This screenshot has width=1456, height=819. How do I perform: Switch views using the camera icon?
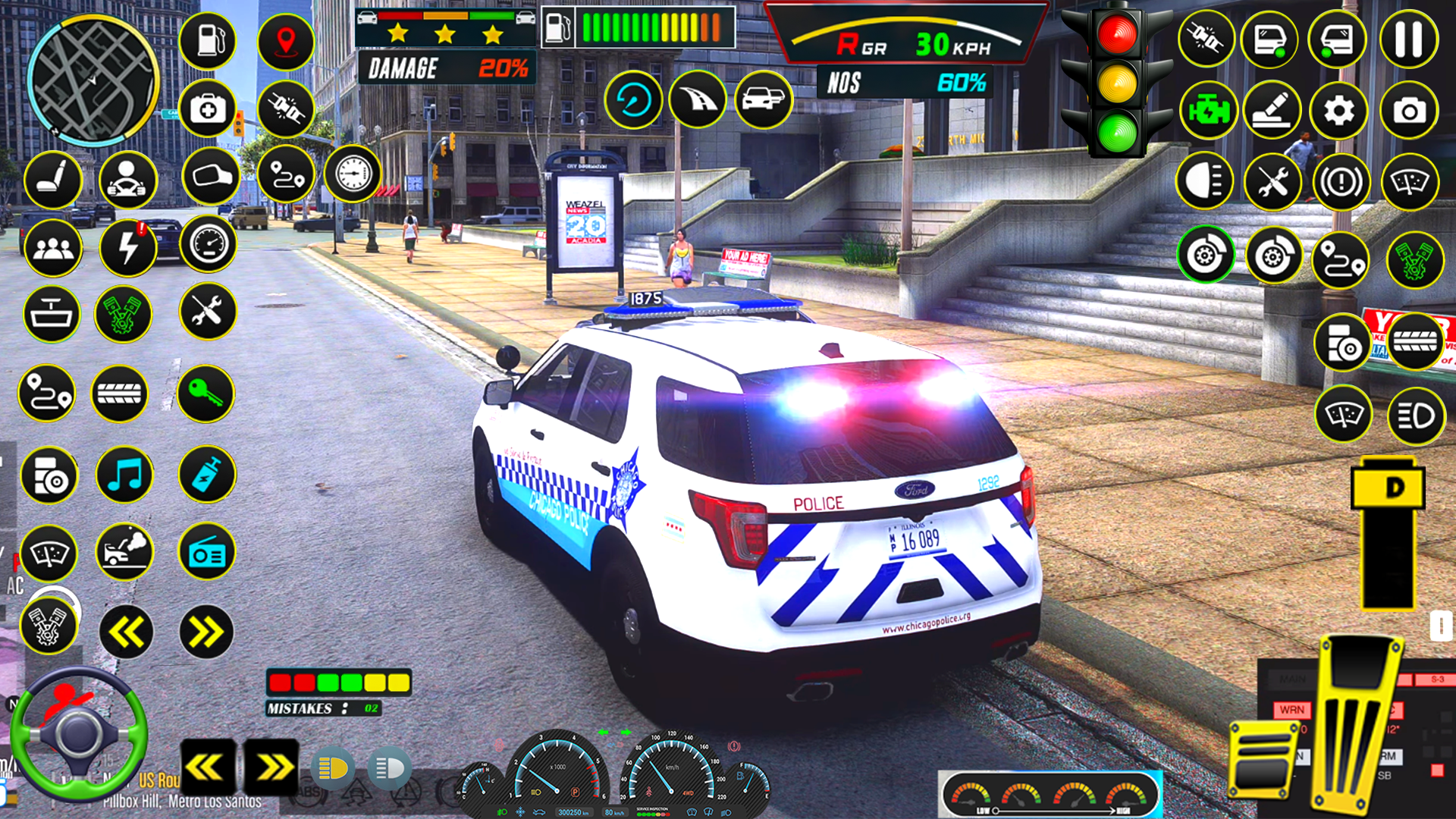click(x=1410, y=110)
